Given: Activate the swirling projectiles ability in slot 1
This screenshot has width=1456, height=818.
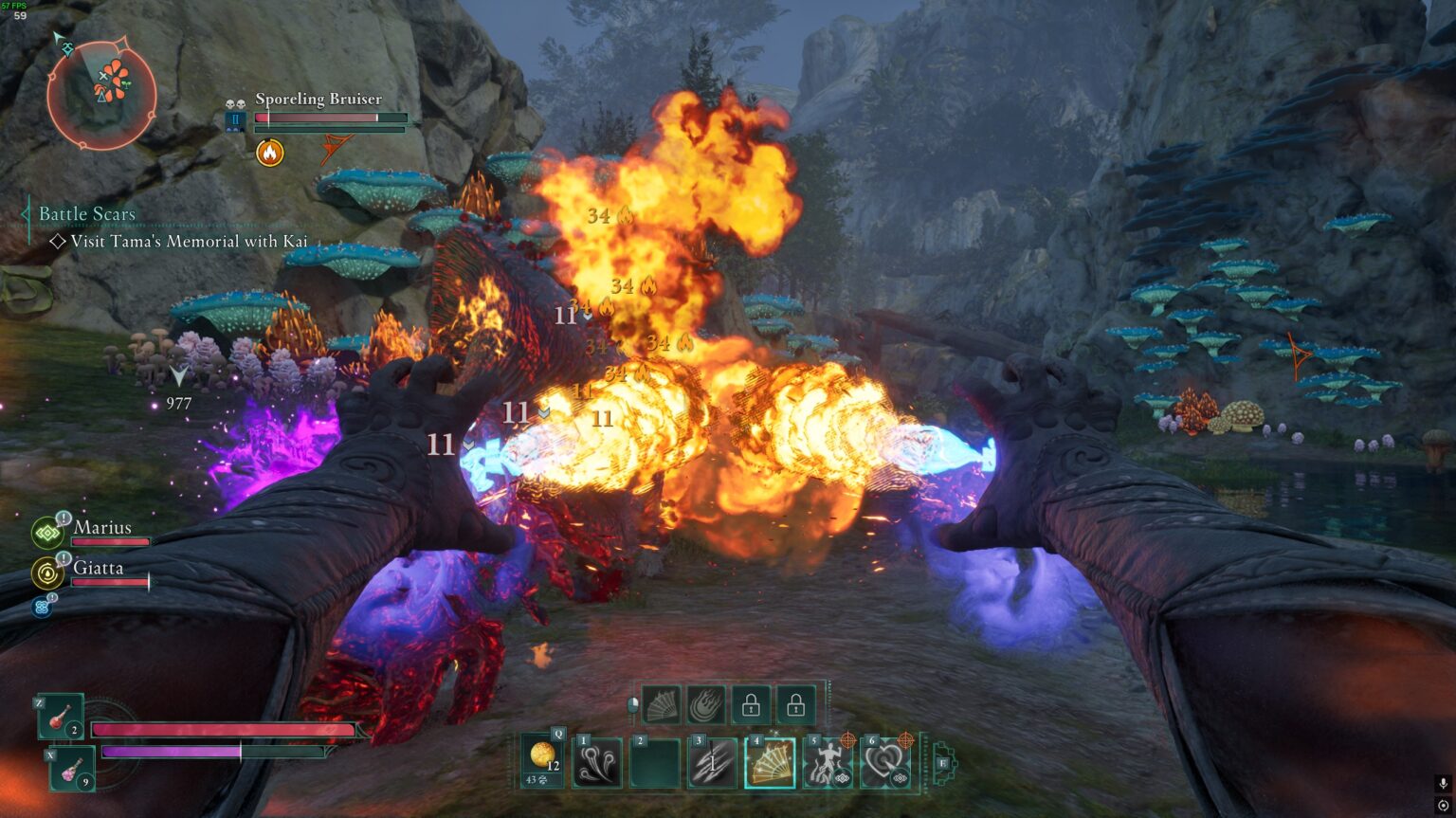Looking at the screenshot, I should click(599, 760).
